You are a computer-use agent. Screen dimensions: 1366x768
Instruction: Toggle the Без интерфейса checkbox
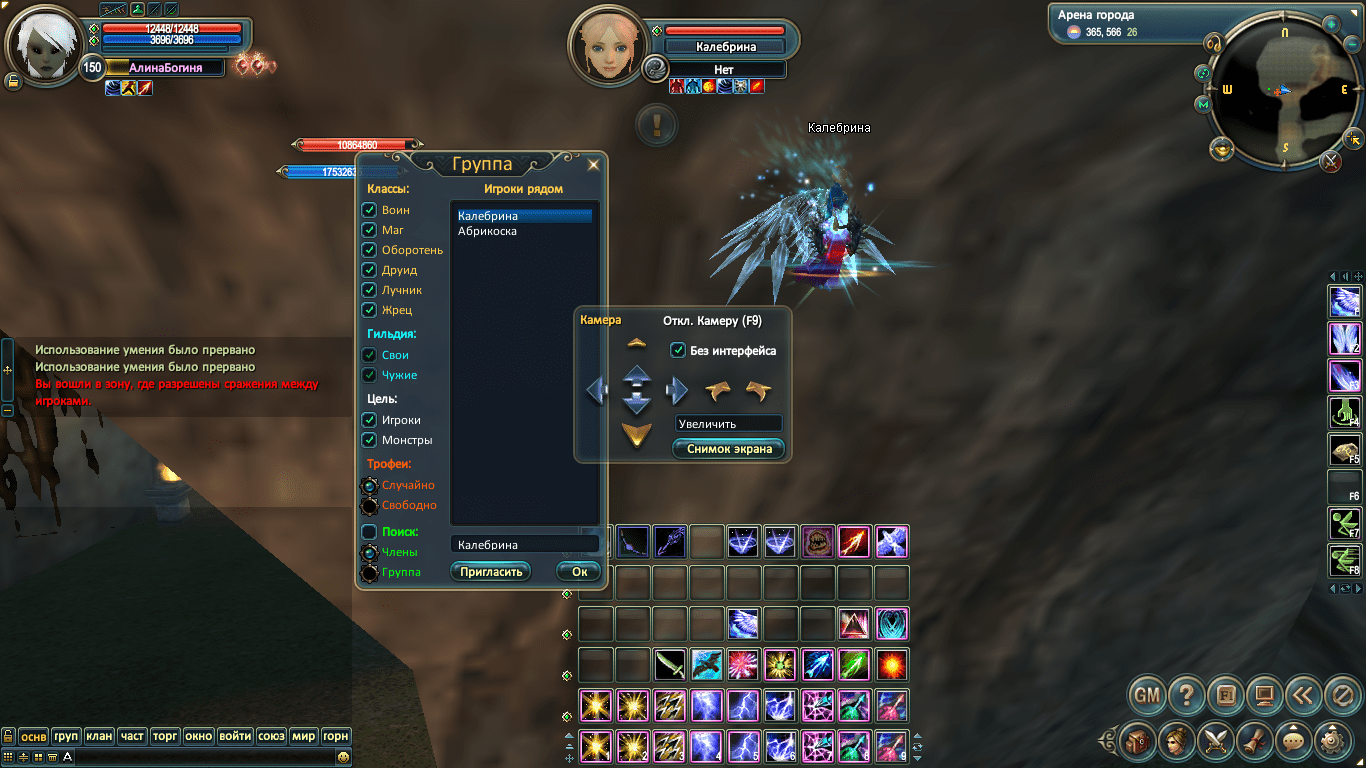click(x=678, y=350)
